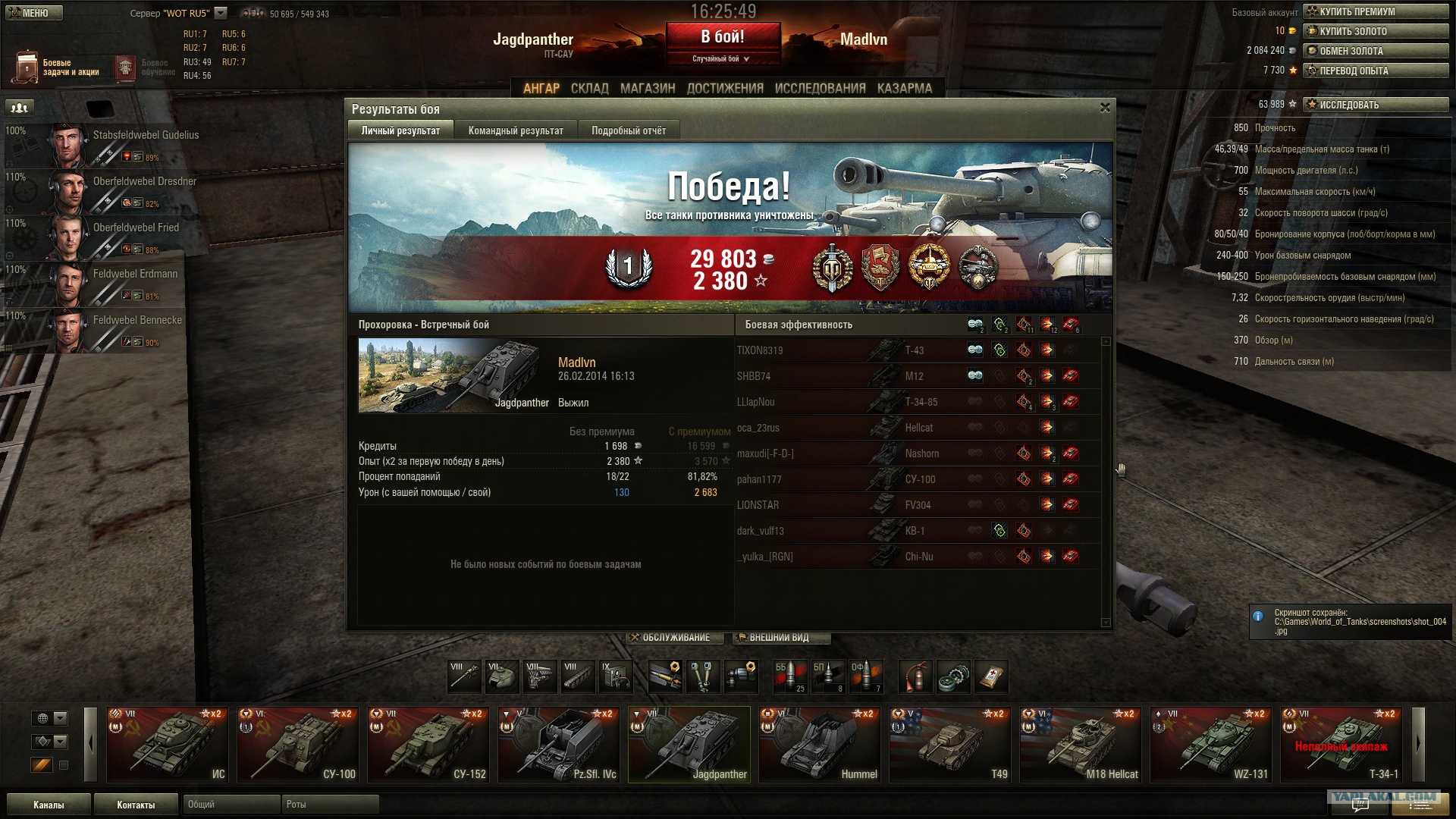Screen dimensions: 1456x819
Task: Open ПЕРЕВОД ОПЫТА conversion
Action: [x=1376, y=71]
